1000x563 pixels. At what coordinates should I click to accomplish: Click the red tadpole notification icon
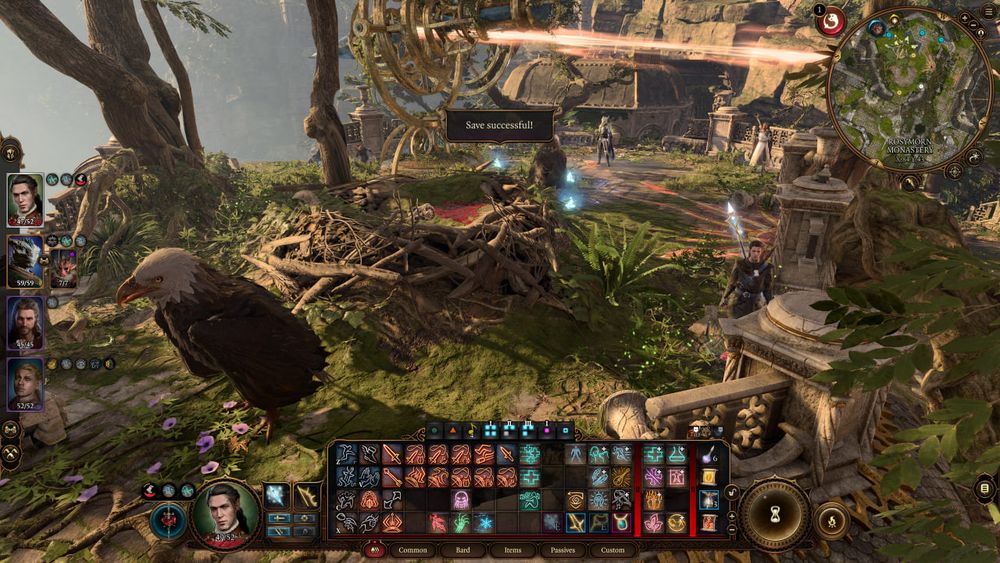click(830, 21)
